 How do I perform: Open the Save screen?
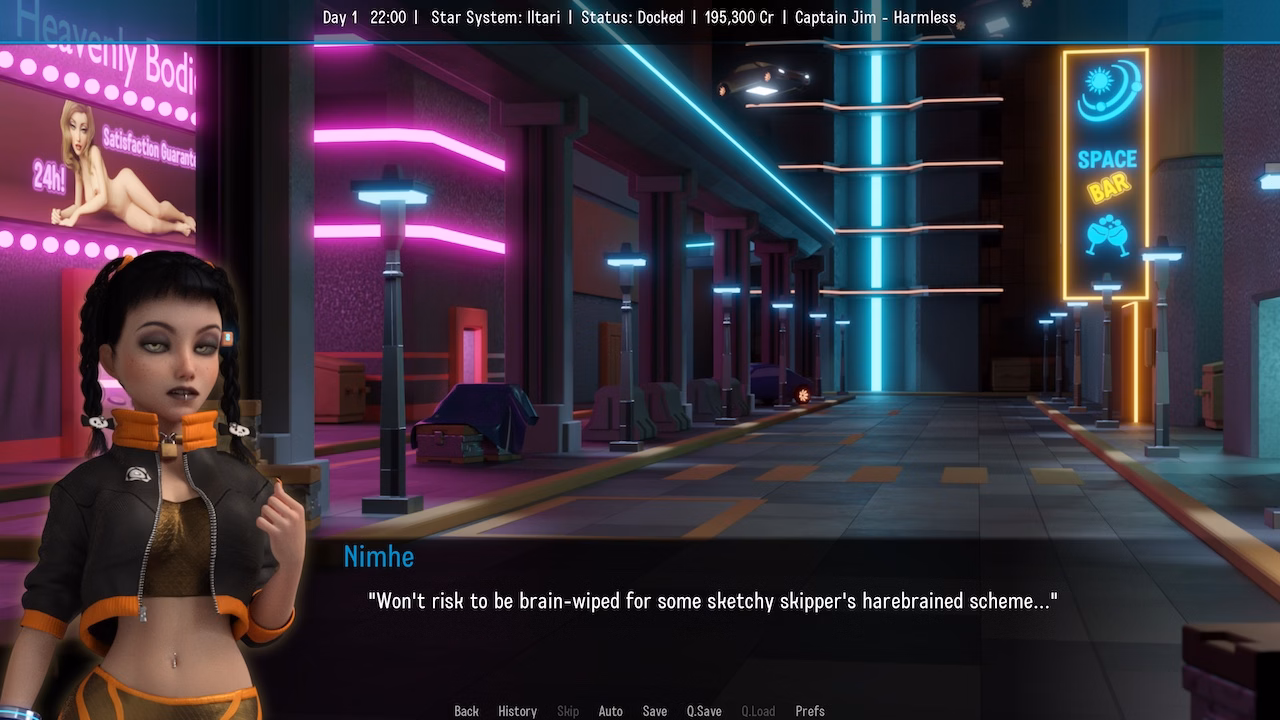pos(654,710)
